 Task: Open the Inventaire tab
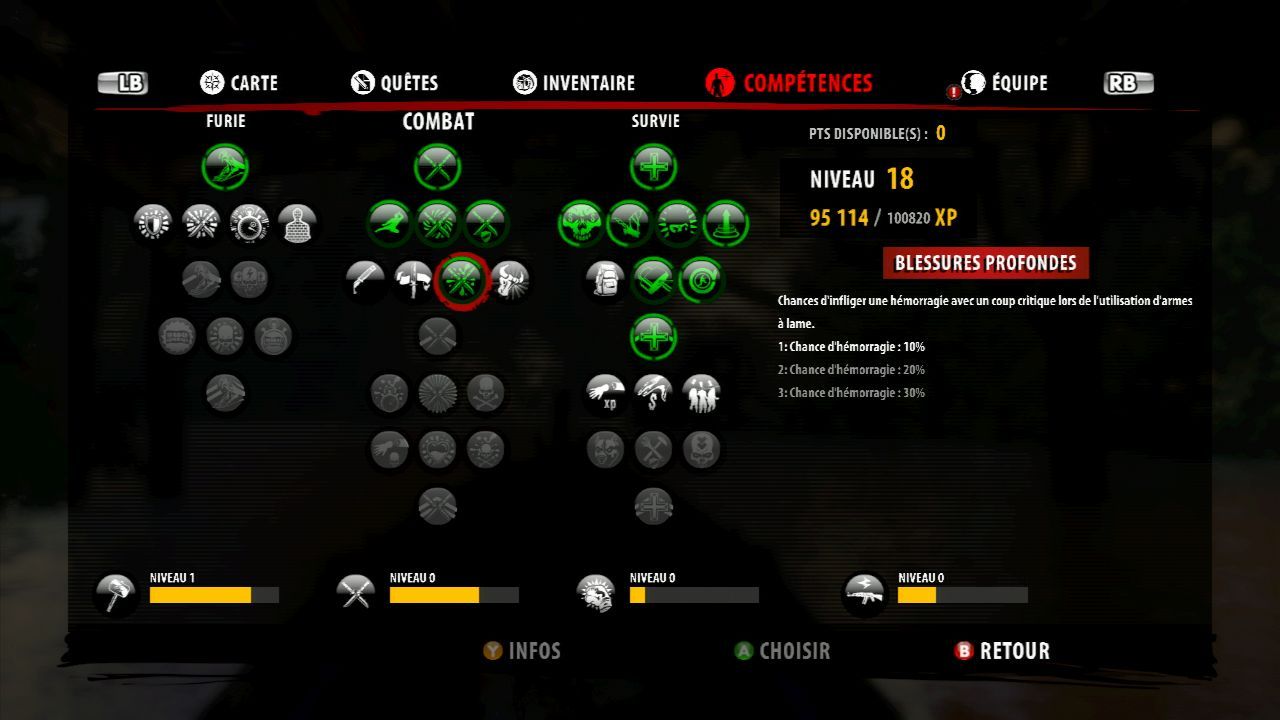click(x=574, y=83)
